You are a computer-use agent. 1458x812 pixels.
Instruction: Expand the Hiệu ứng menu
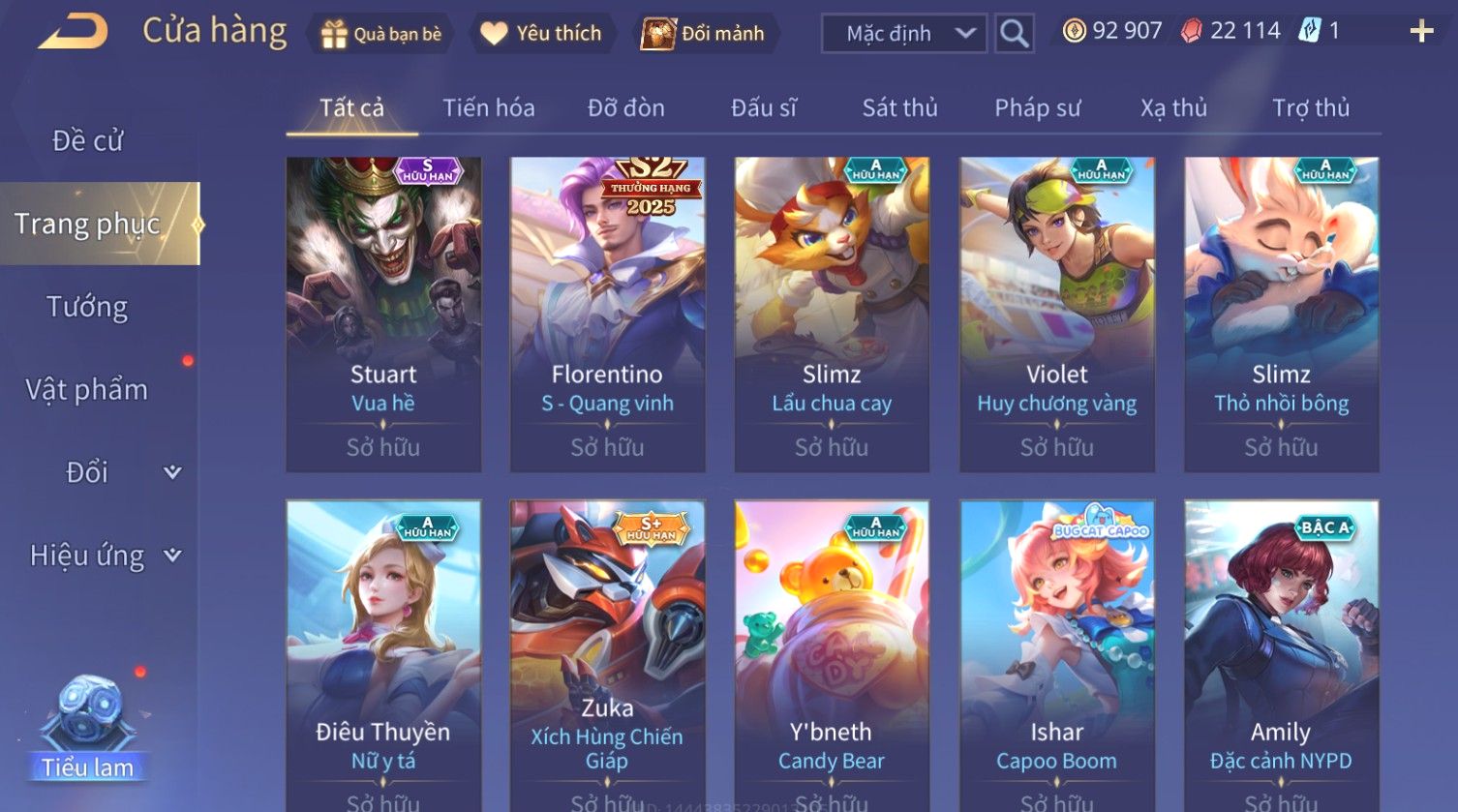(x=102, y=556)
